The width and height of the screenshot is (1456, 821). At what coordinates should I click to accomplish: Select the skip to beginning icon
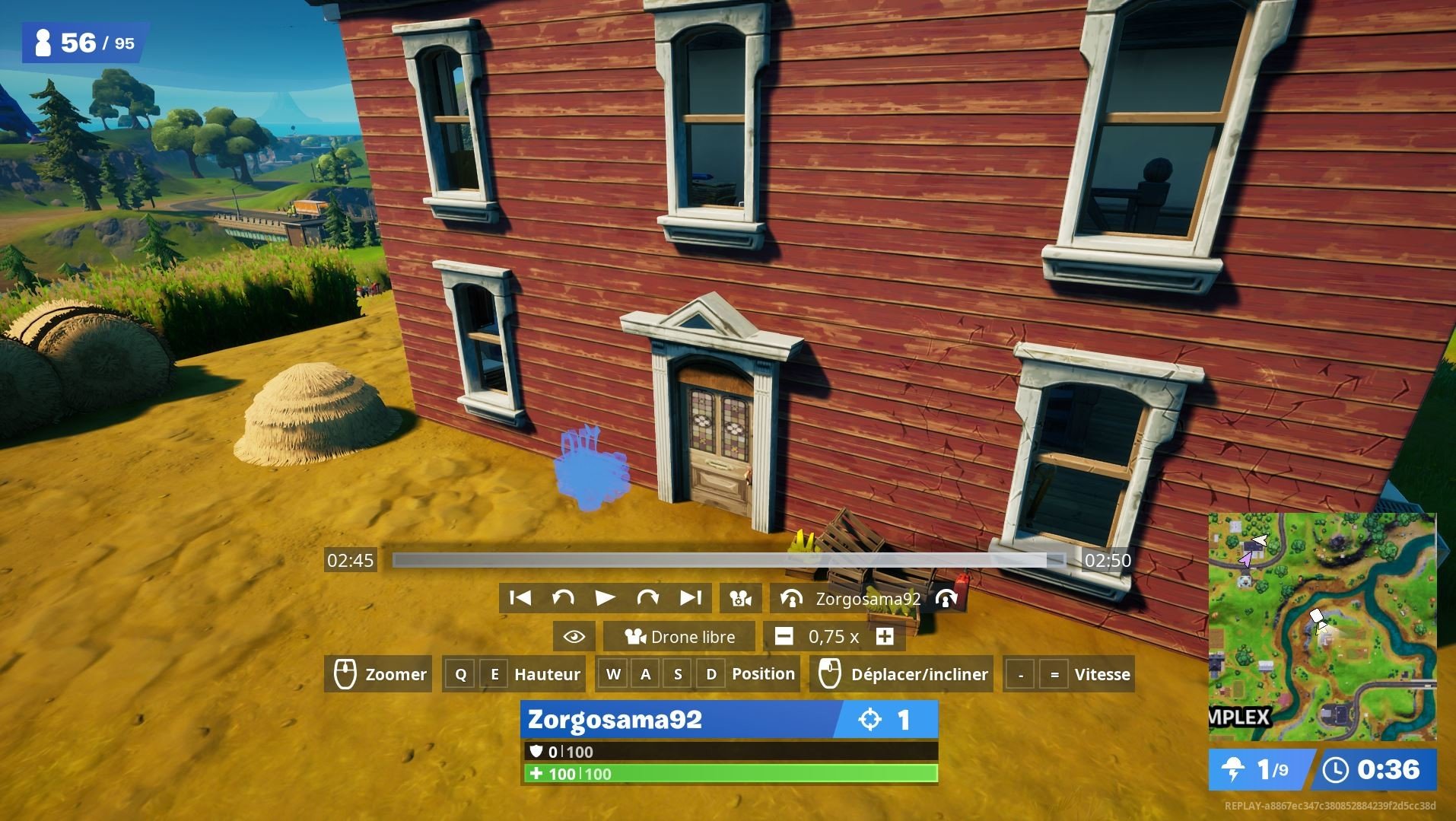[x=521, y=598]
